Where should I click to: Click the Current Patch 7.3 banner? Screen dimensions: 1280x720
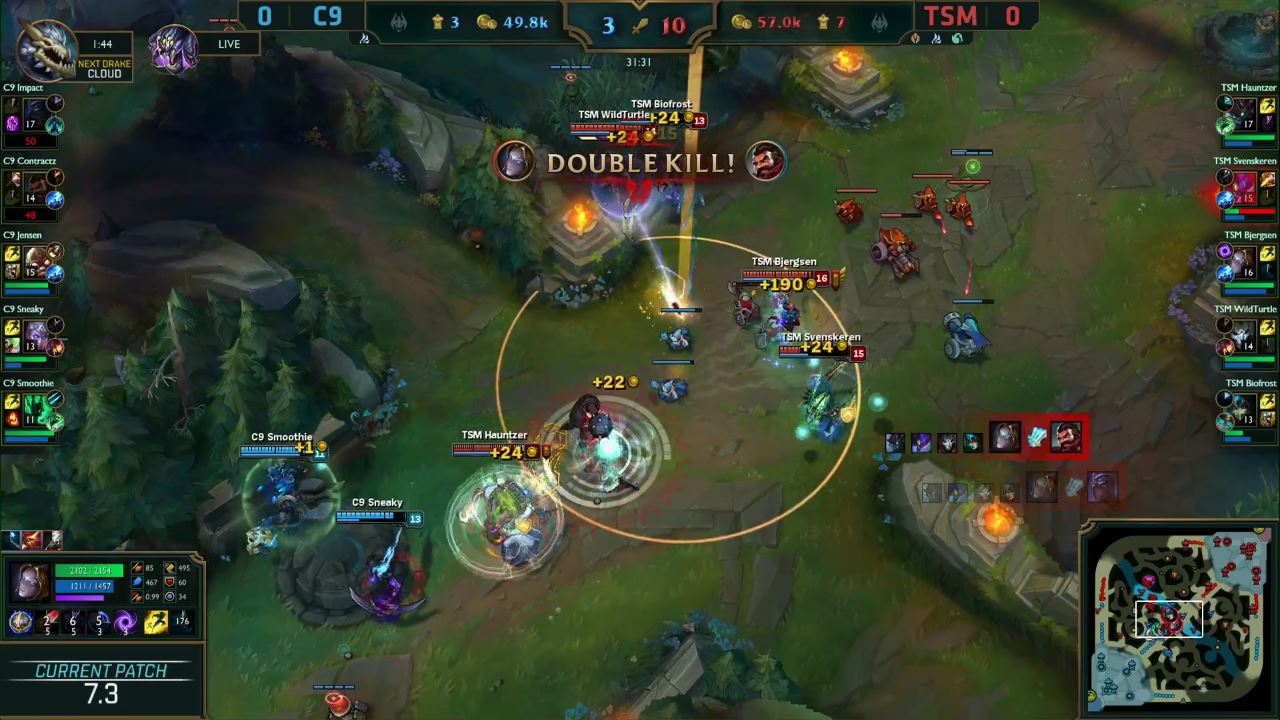100,683
